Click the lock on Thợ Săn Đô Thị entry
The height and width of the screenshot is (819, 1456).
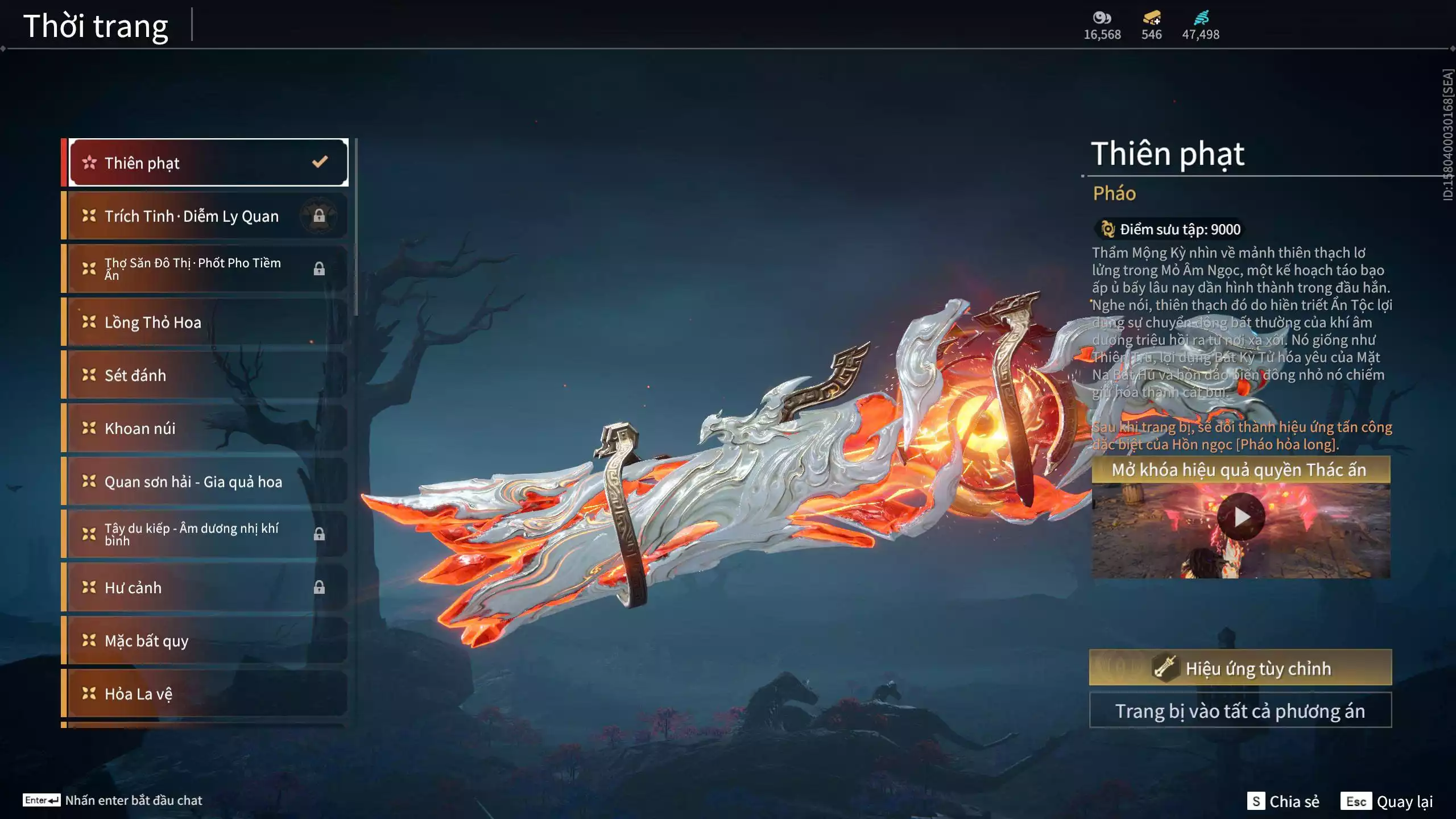click(320, 268)
